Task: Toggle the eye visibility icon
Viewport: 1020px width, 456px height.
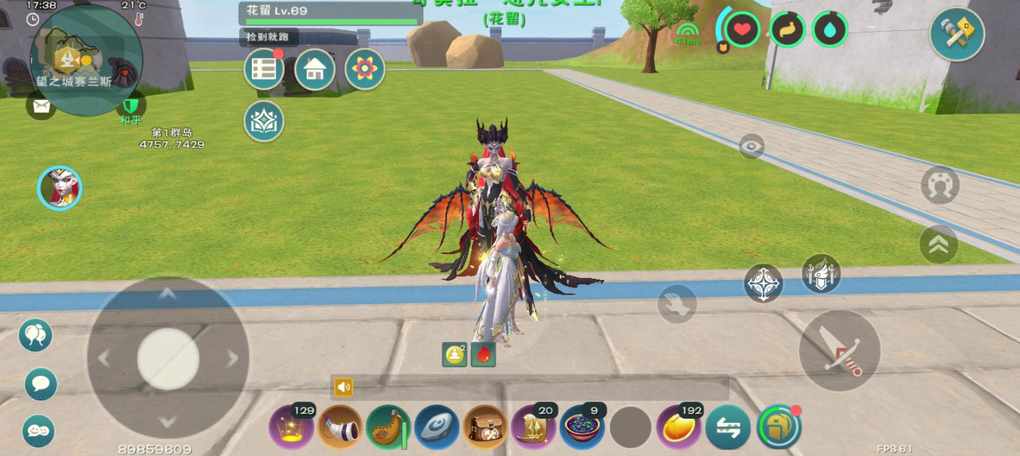Action: point(752,147)
